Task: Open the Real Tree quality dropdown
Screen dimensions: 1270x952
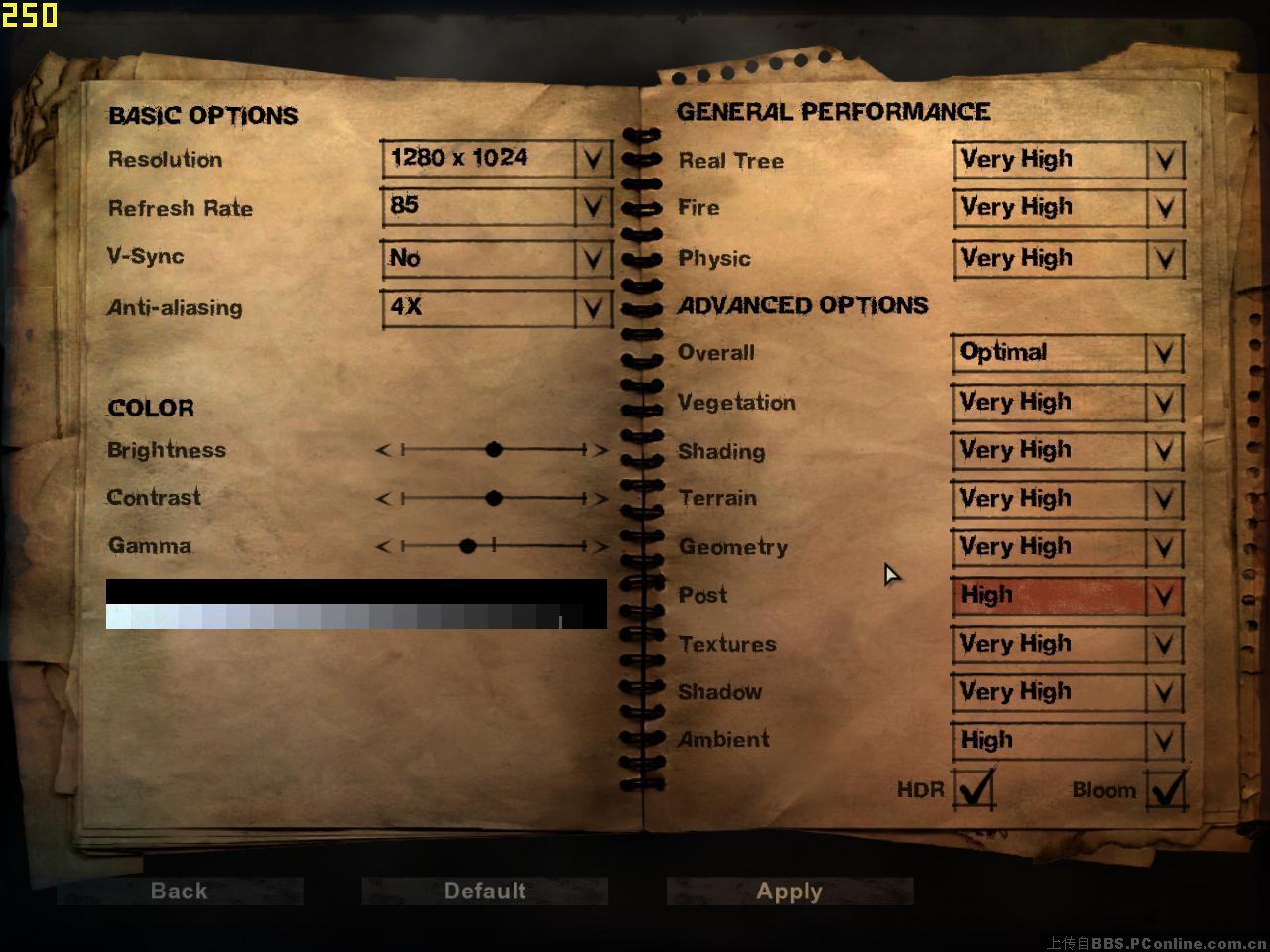Action: click(1068, 160)
